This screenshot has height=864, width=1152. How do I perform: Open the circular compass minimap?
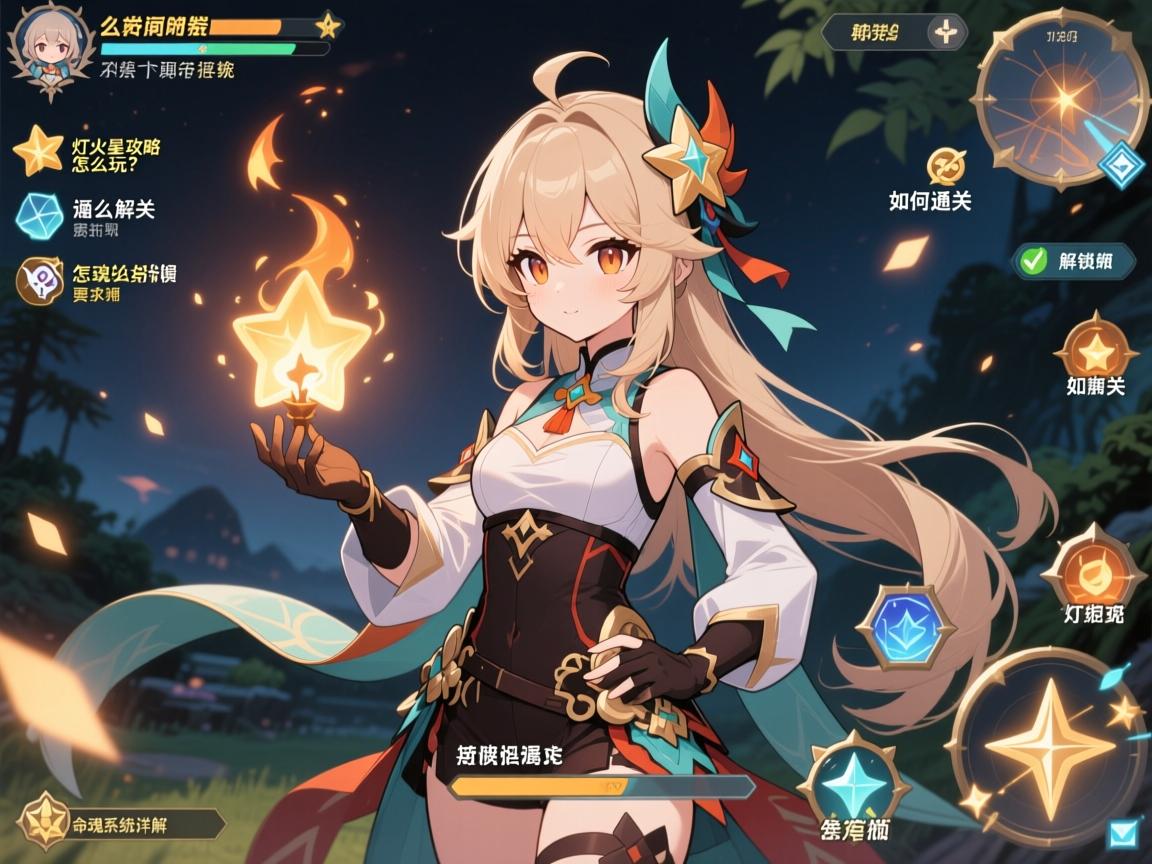pos(1060,96)
